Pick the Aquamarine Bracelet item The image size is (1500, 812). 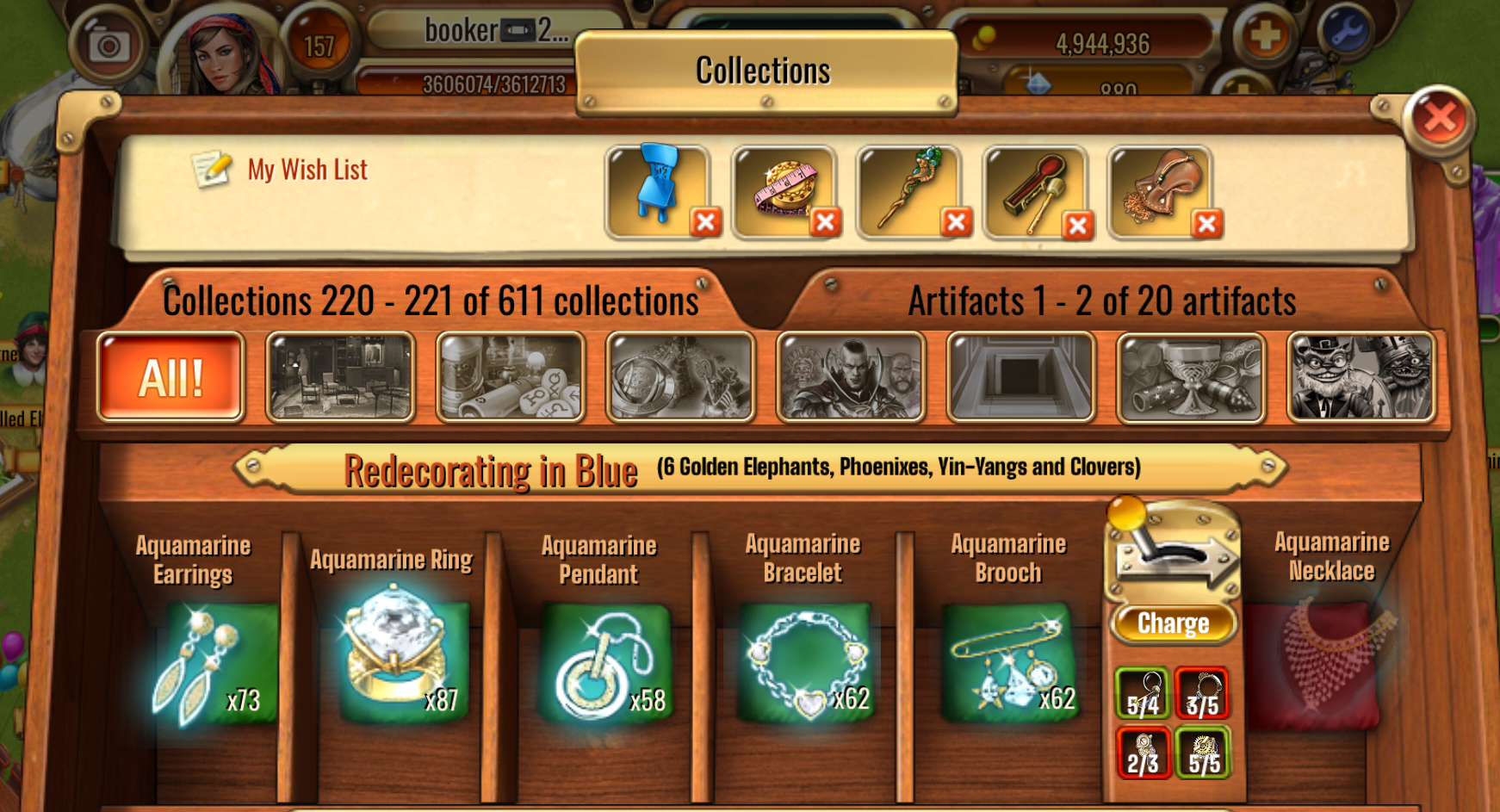point(806,663)
